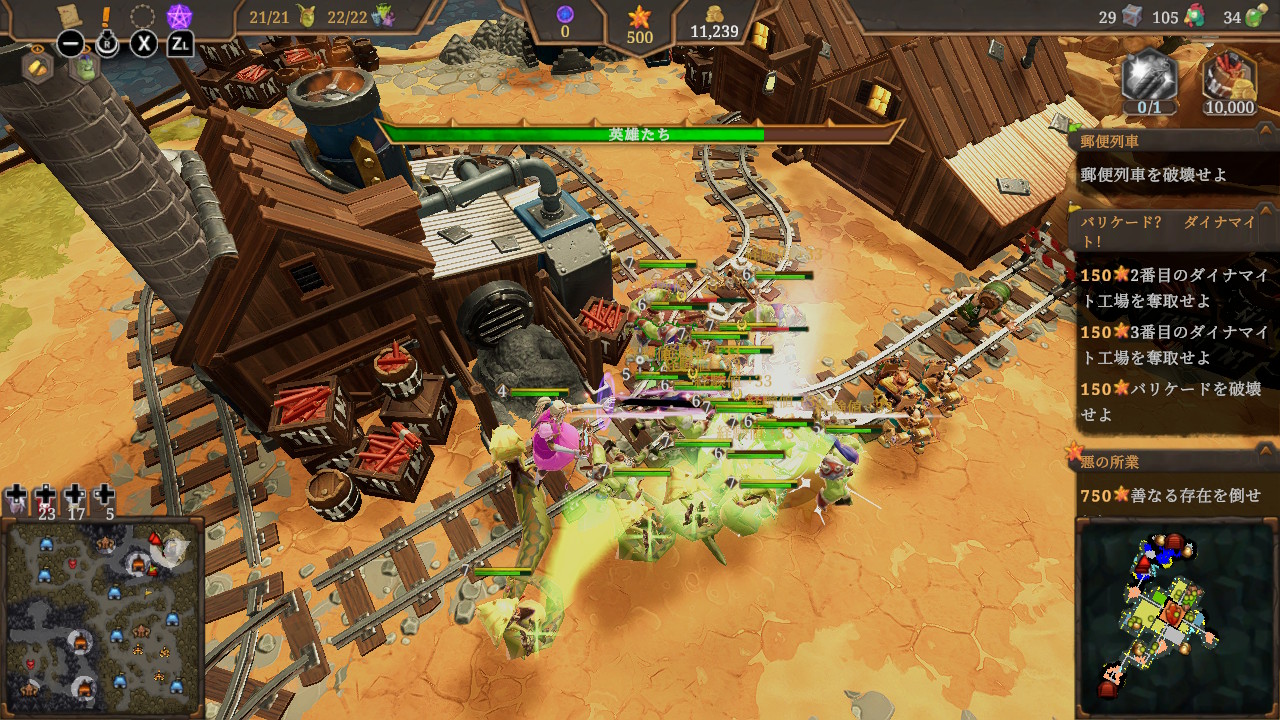Click the 2番目のダイナマイト工場 objective entry
1280x720 pixels.
coord(1176,285)
